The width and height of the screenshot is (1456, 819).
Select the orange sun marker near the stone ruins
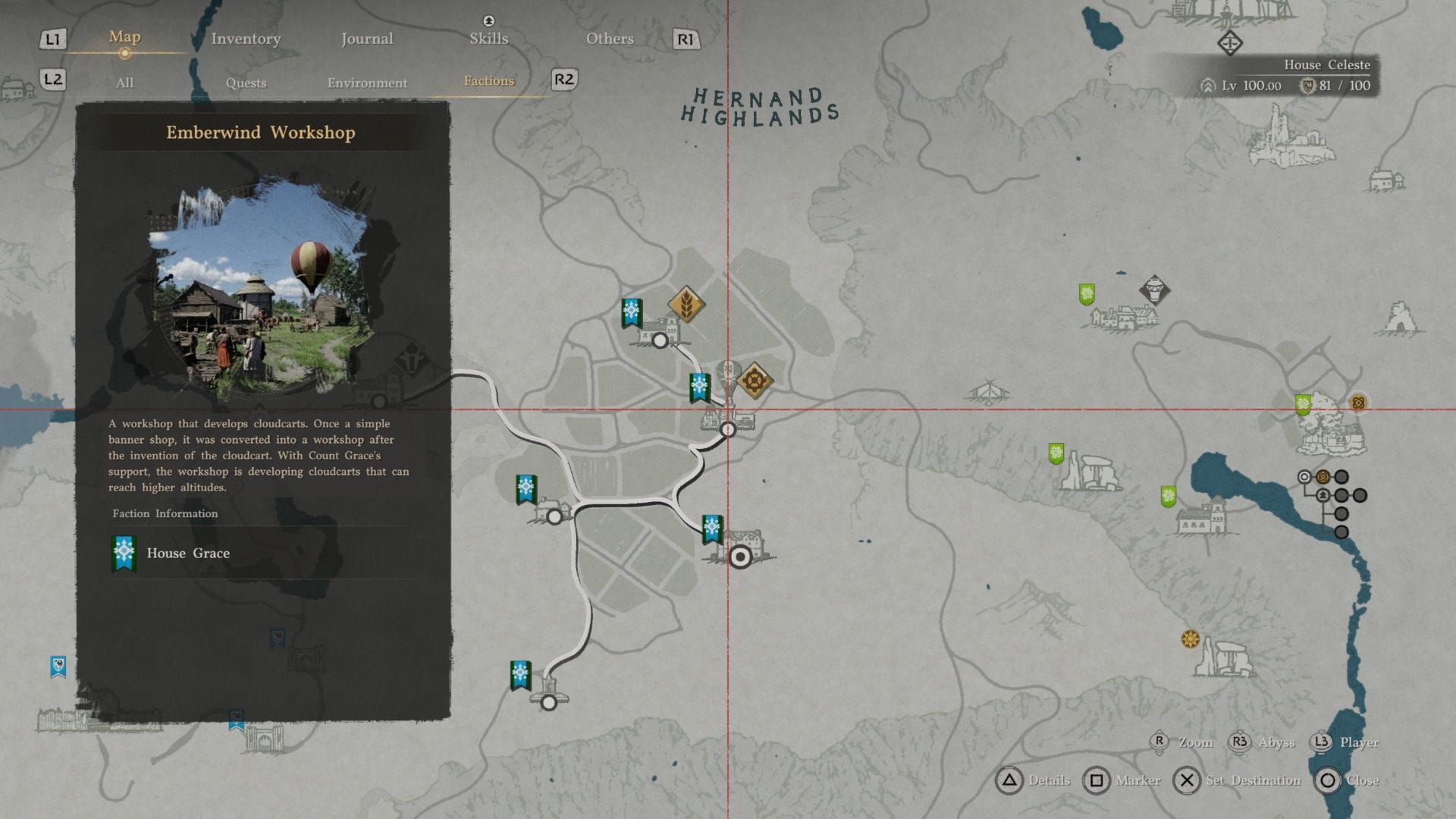1191,640
